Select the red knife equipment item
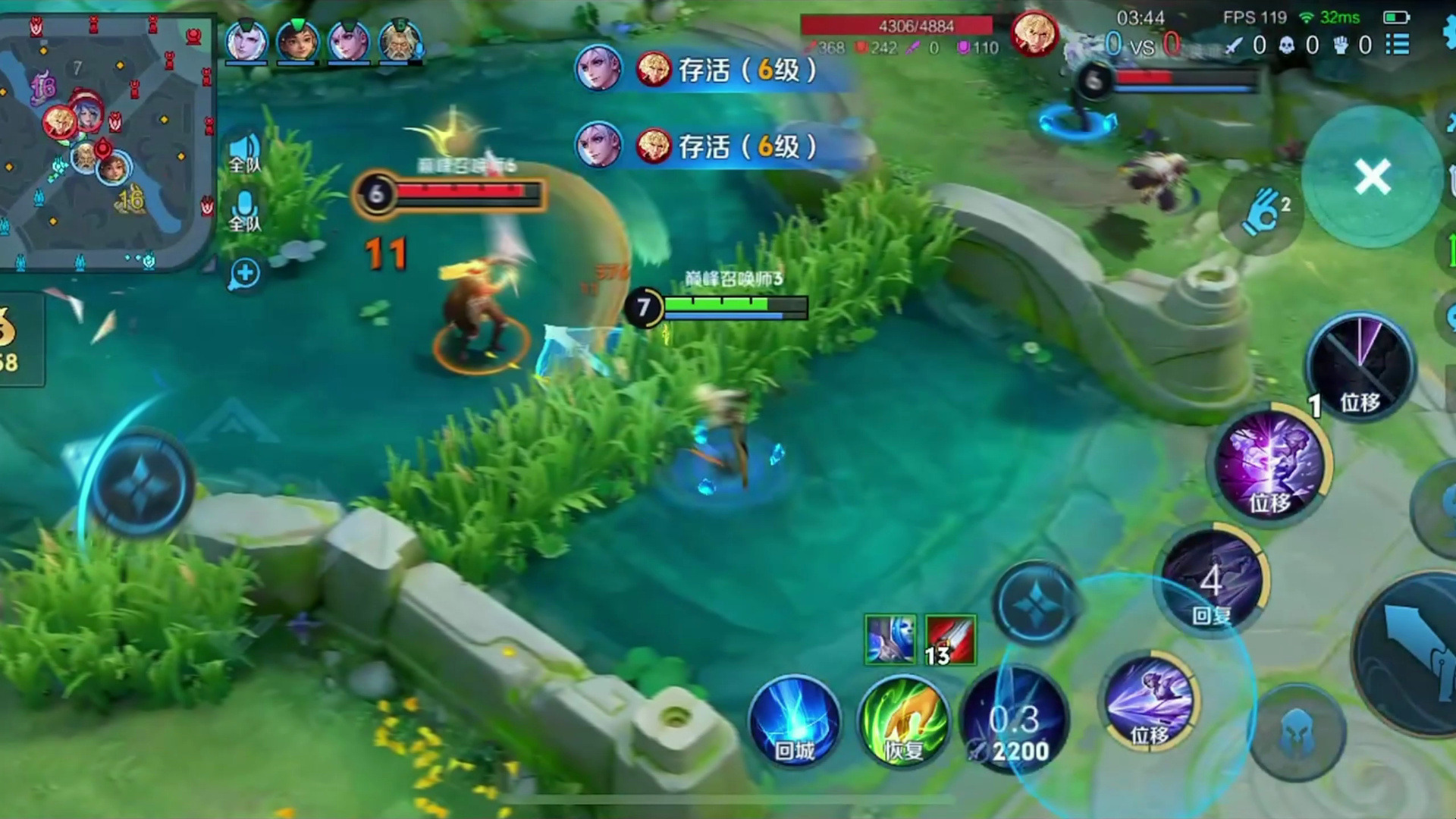1456x819 pixels. 950,641
